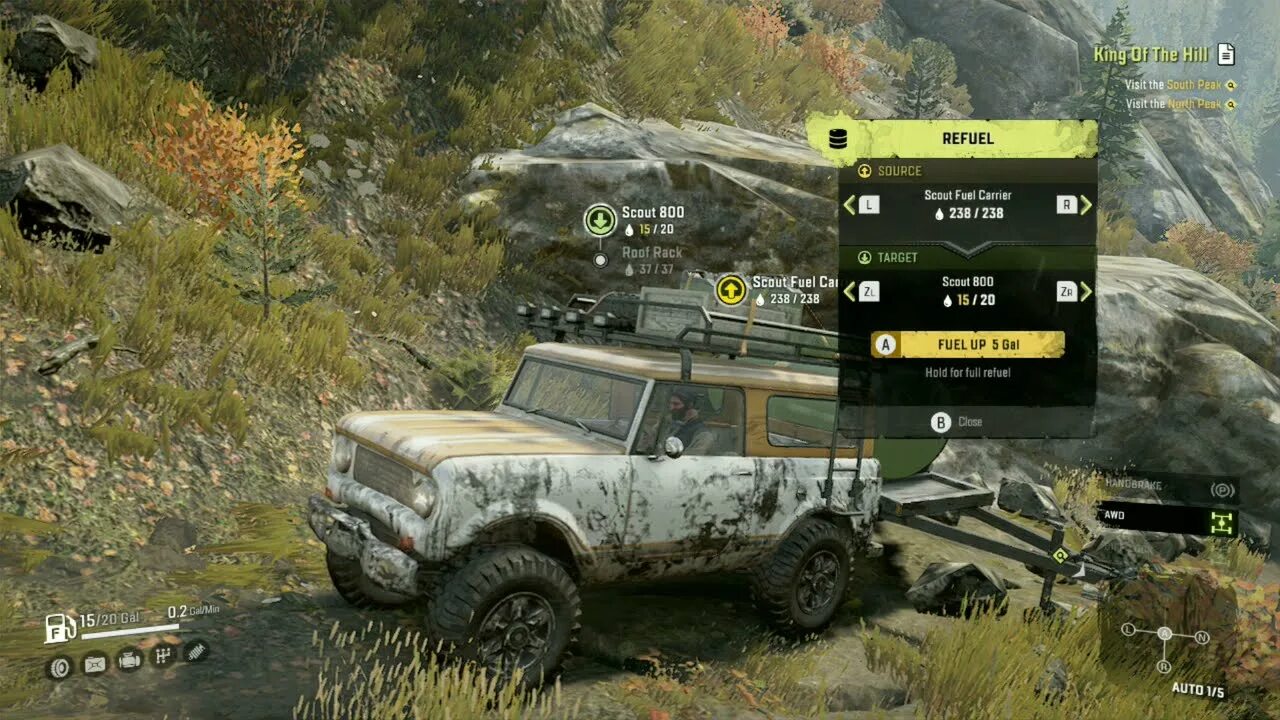Screen dimensions: 1280x720
Task: Select the Scout 800 green arrow marker
Action: point(600,219)
